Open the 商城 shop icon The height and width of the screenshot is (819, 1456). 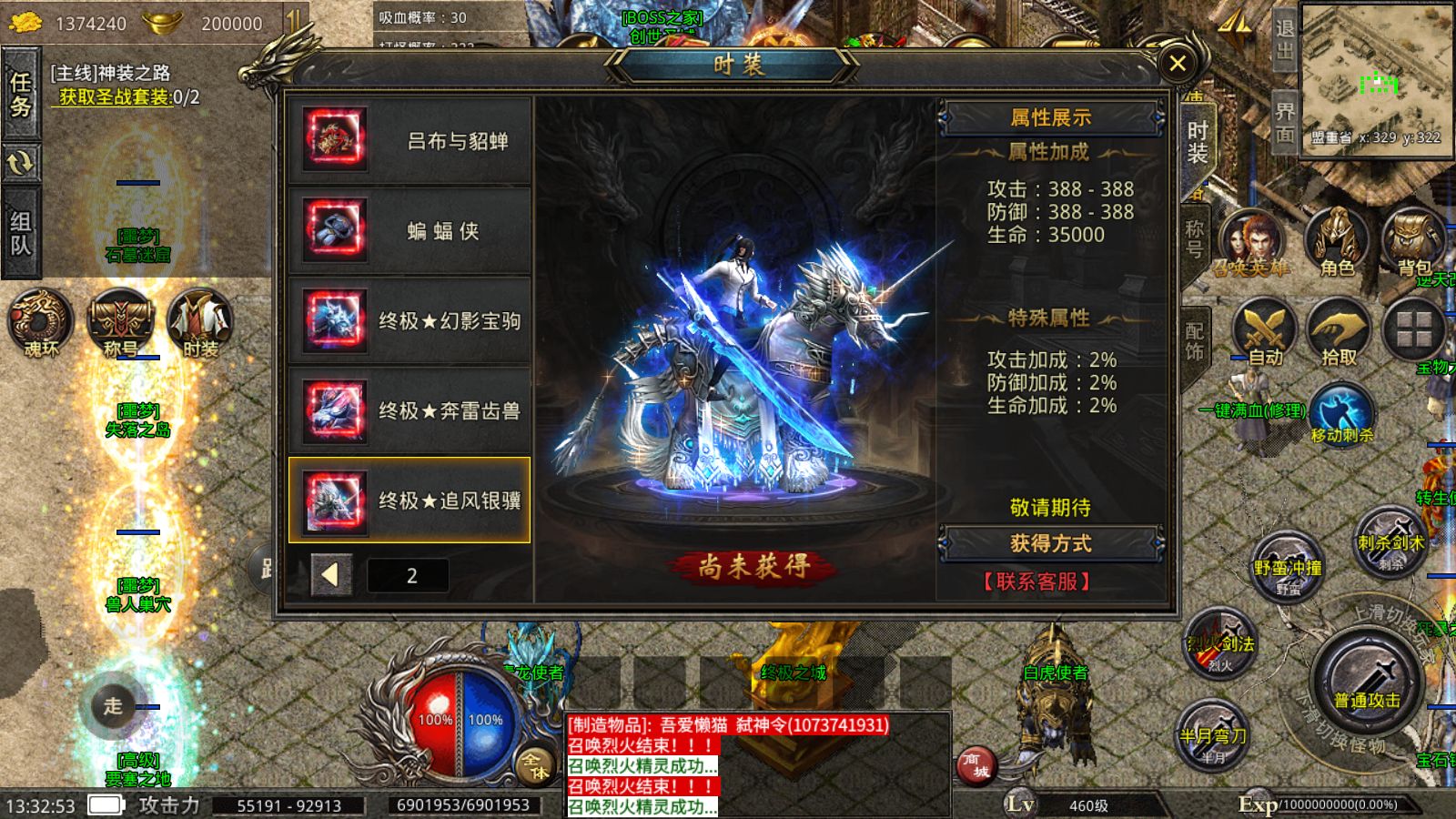pos(978,767)
